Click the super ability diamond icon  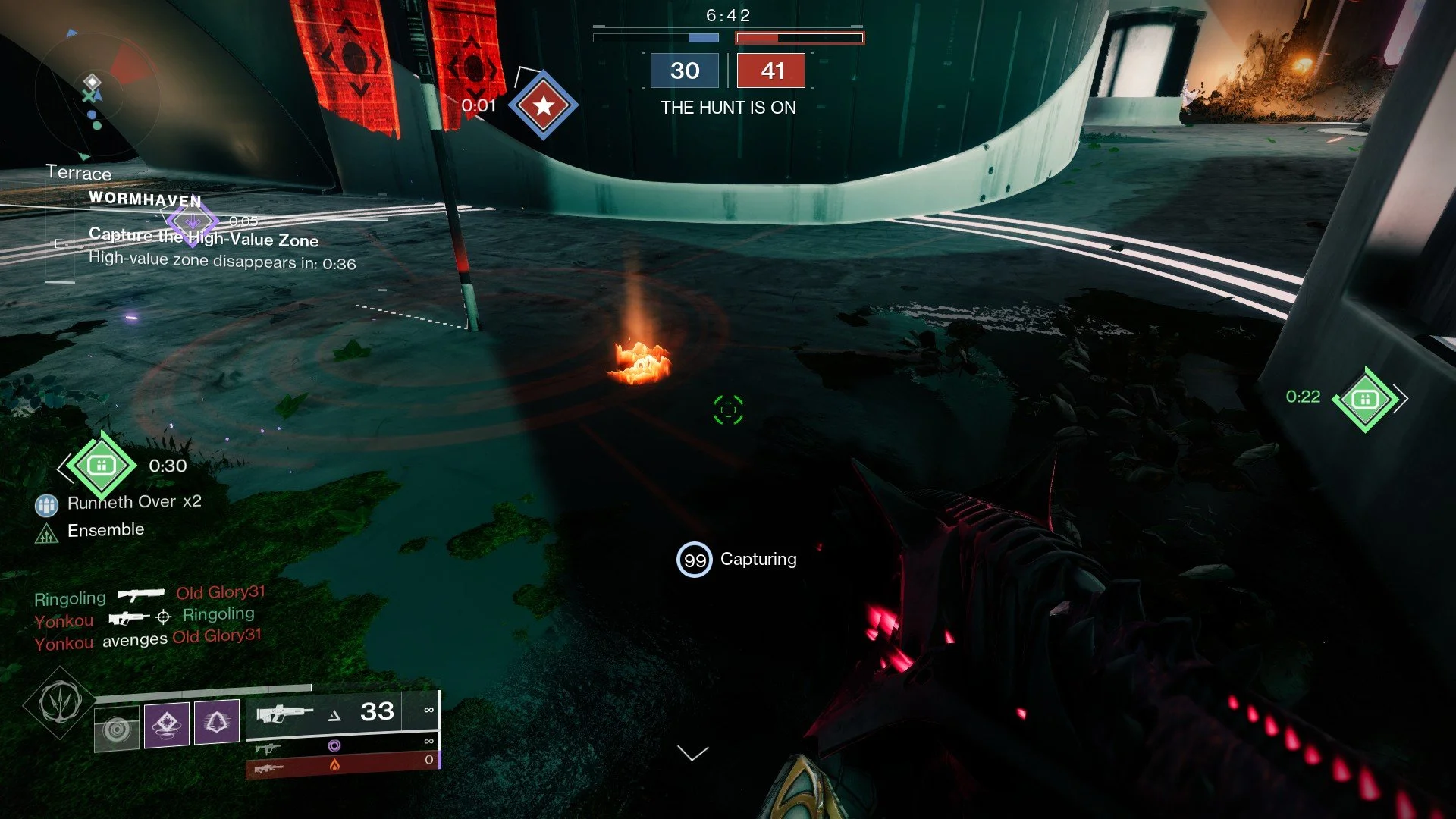(61, 702)
